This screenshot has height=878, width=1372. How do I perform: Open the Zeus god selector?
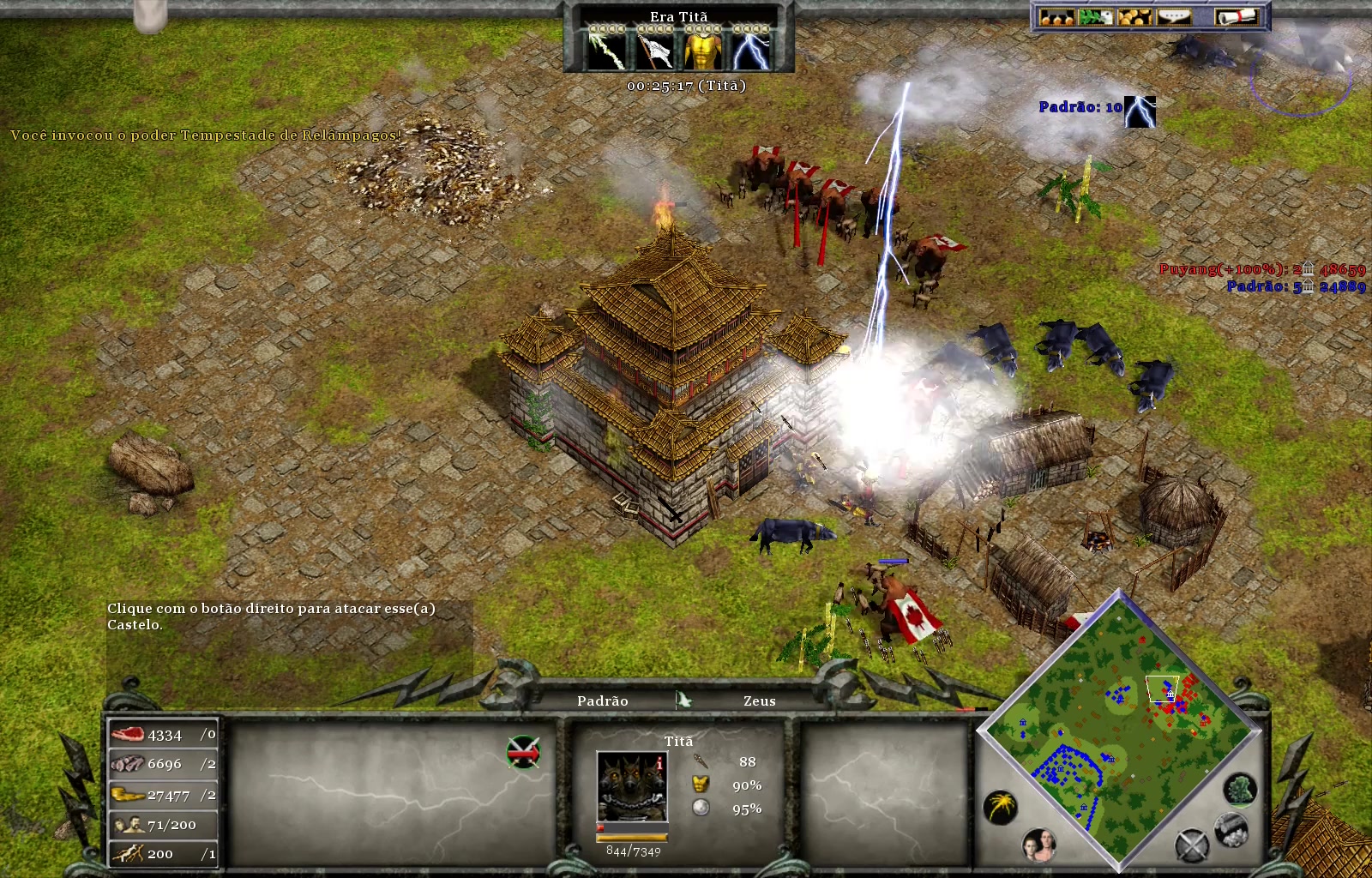[758, 701]
